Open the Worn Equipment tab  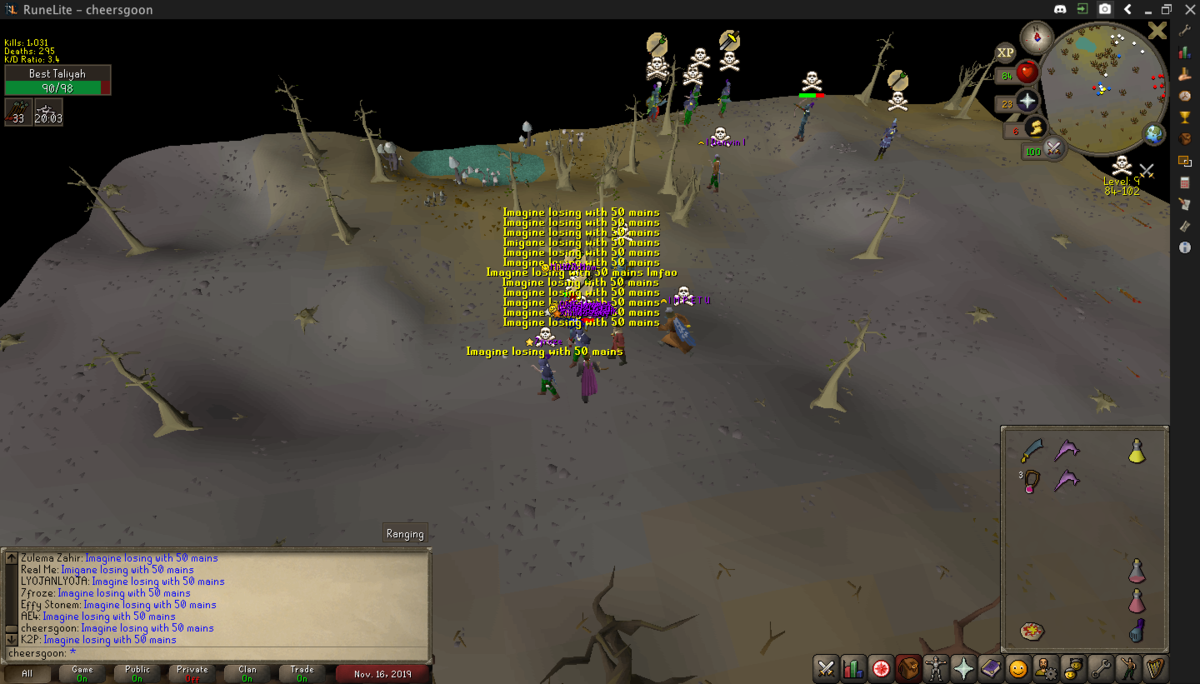point(936,668)
